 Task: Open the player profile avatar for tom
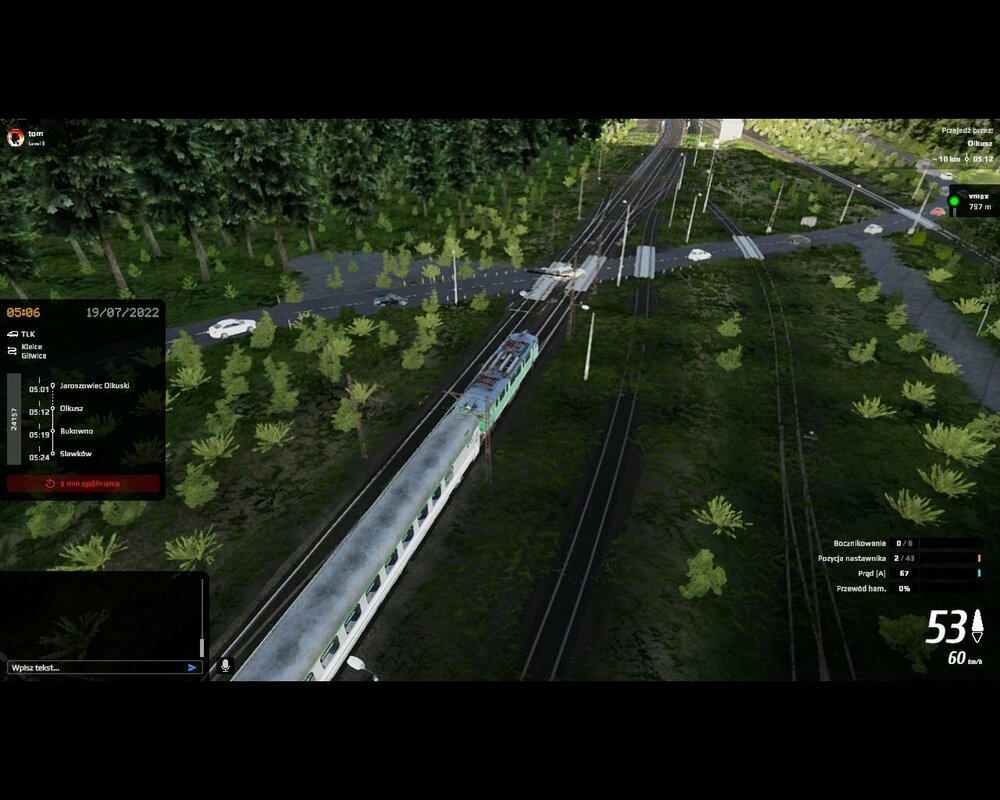(15, 136)
